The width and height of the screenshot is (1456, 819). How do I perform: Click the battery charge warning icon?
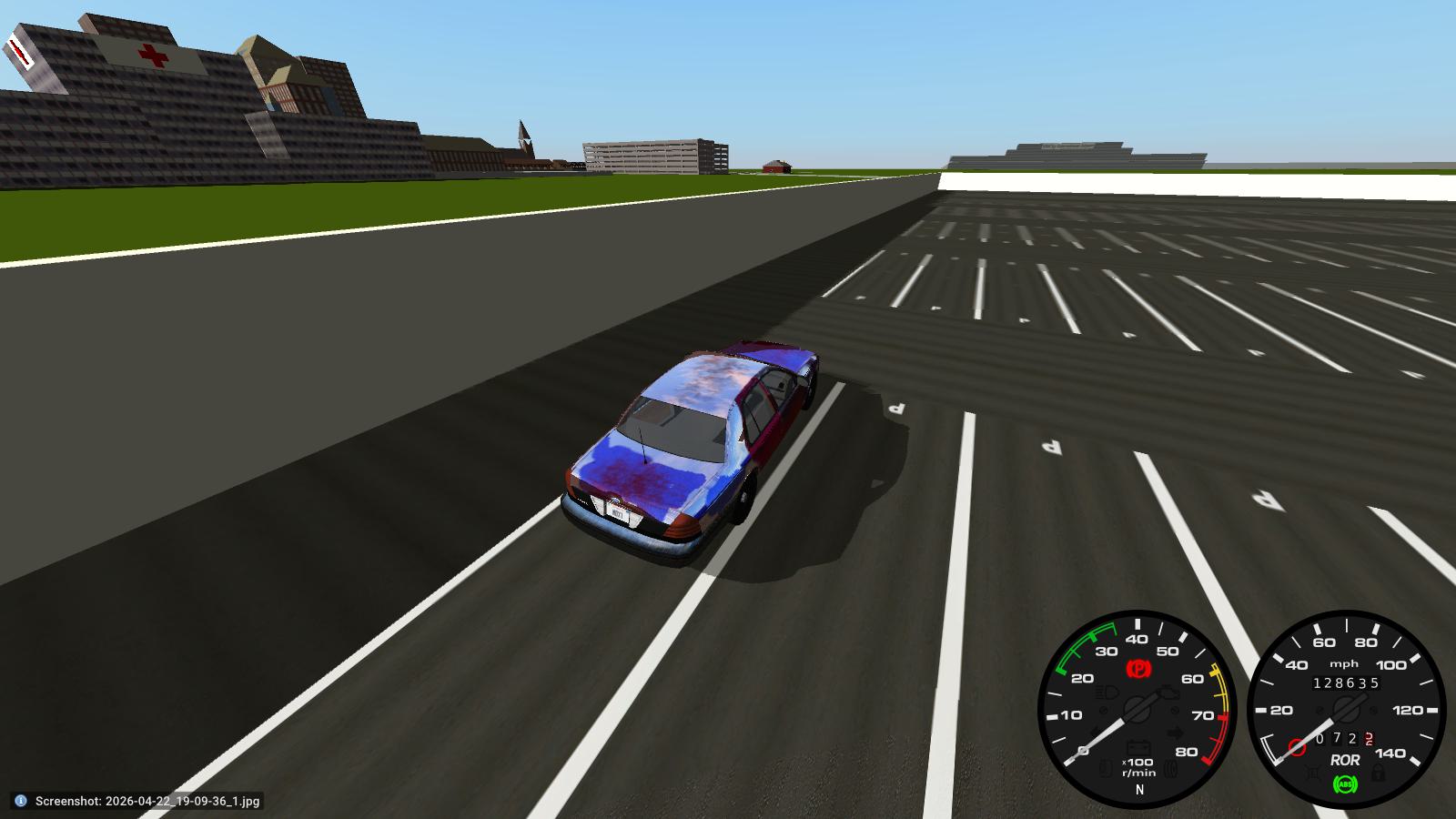pyautogui.click(x=1138, y=747)
